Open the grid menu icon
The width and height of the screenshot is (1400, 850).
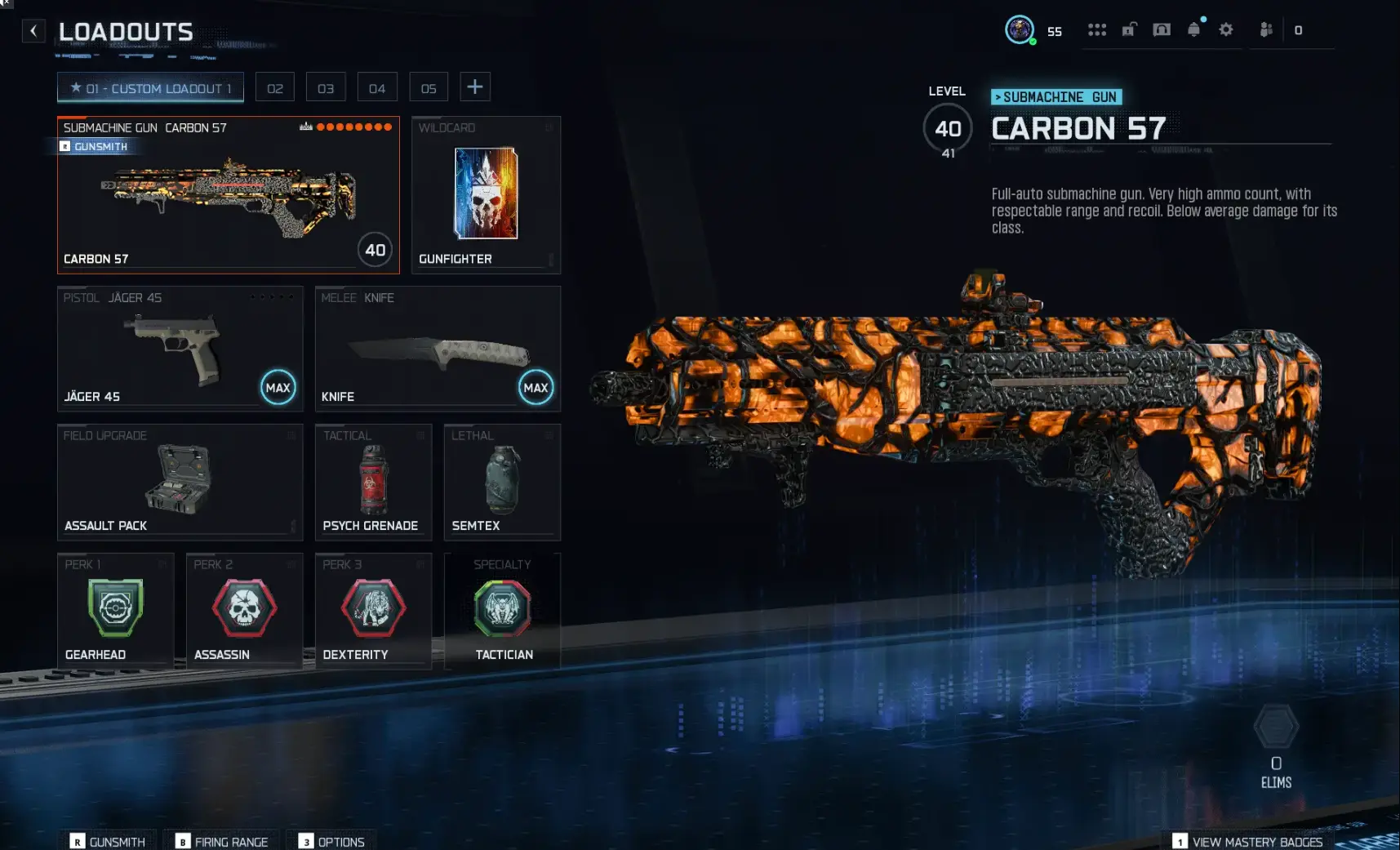coord(1097,29)
